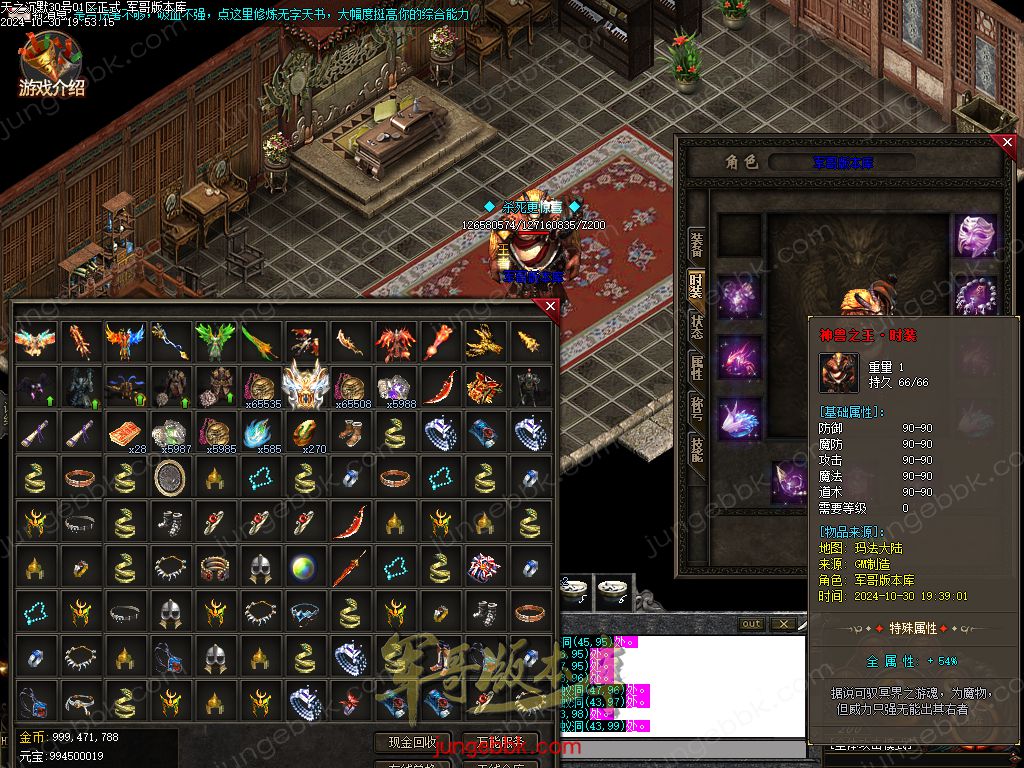This screenshot has width=1024, height=768.
Task: Switch to the 称号 title tab
Action: [x=696, y=407]
